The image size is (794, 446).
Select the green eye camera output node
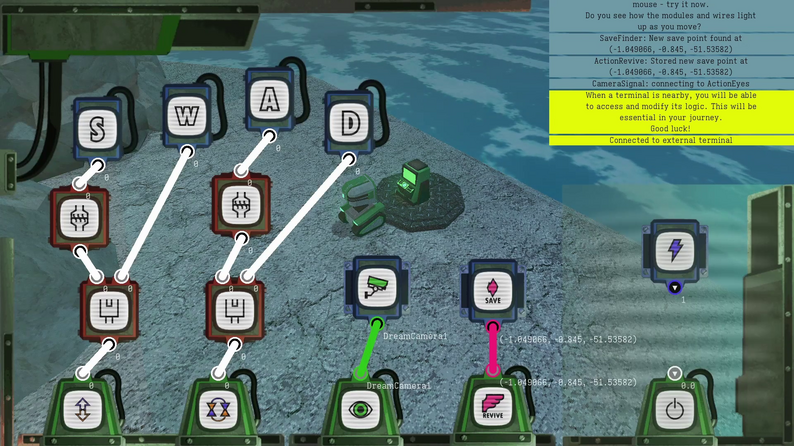360,408
